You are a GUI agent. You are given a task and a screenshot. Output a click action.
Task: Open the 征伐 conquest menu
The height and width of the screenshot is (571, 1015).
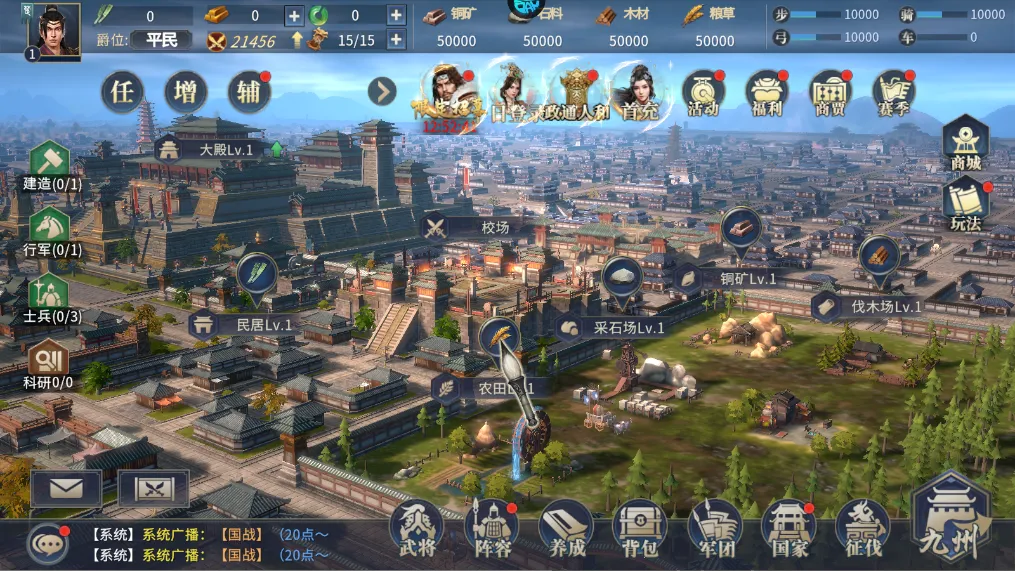point(863,526)
